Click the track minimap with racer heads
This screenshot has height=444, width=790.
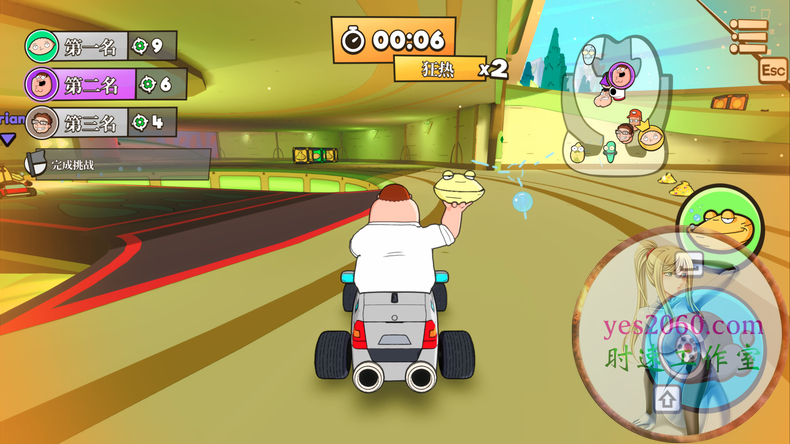(612, 110)
